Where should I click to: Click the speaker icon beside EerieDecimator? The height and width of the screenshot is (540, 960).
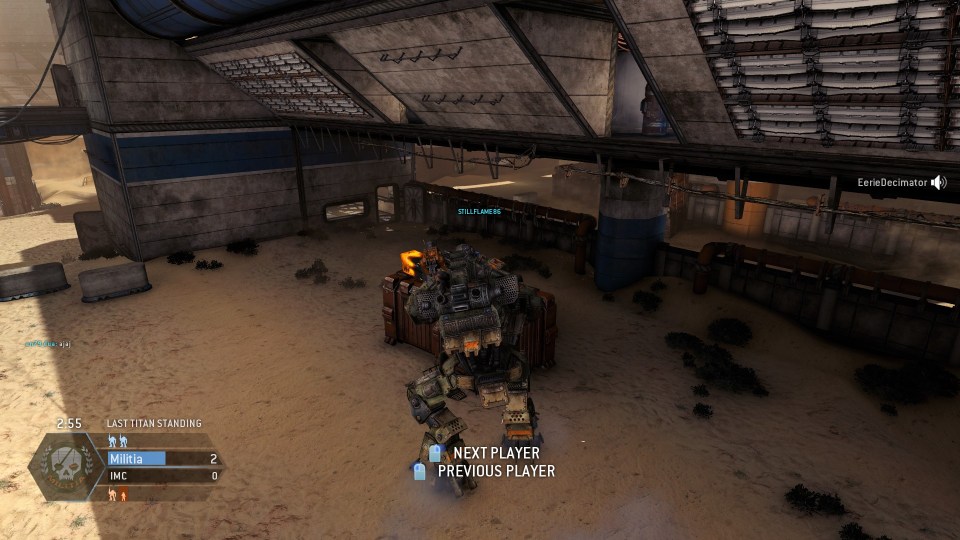pyautogui.click(x=938, y=182)
